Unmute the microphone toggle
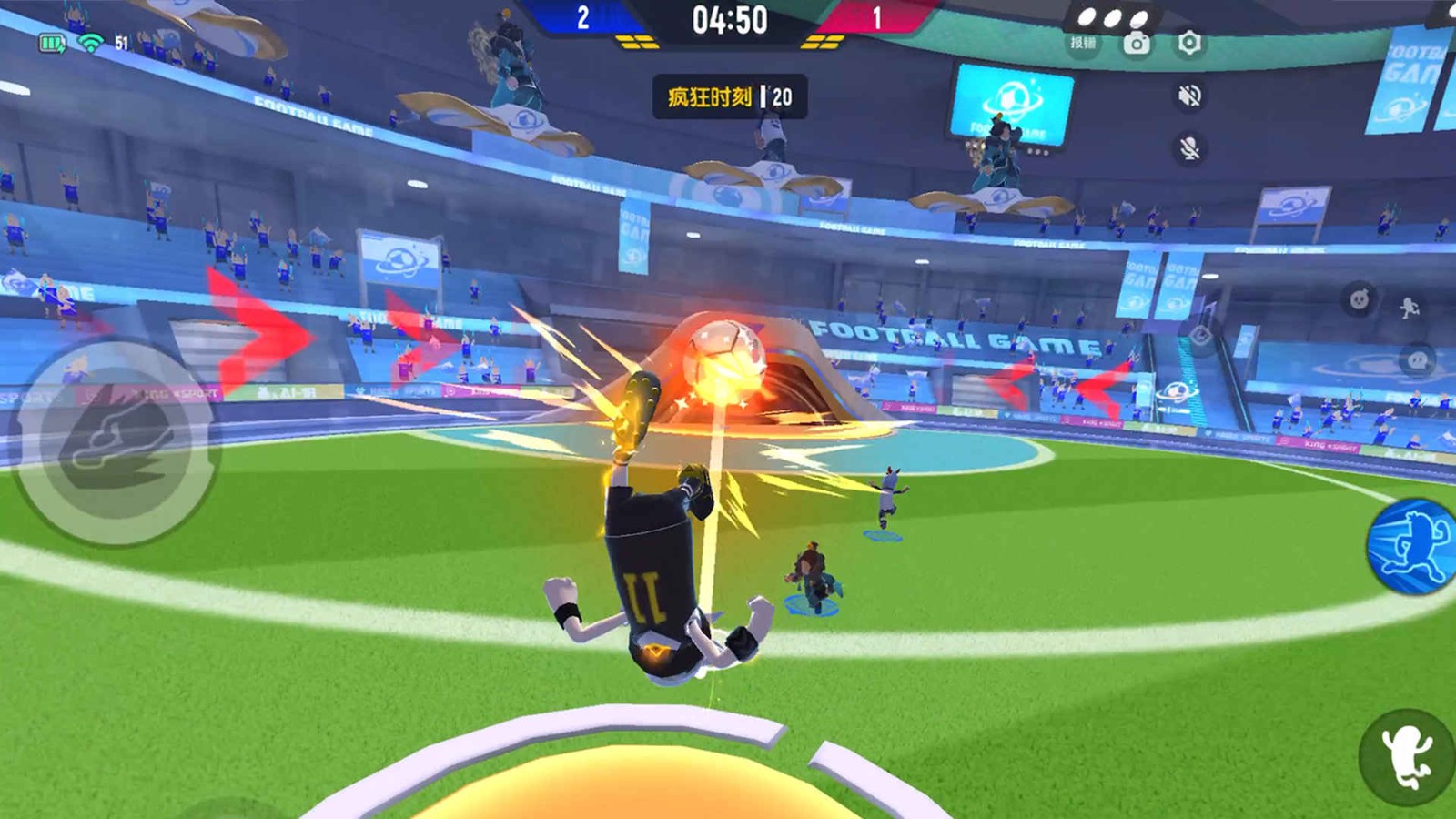Image resolution: width=1456 pixels, height=819 pixels. tap(1188, 147)
